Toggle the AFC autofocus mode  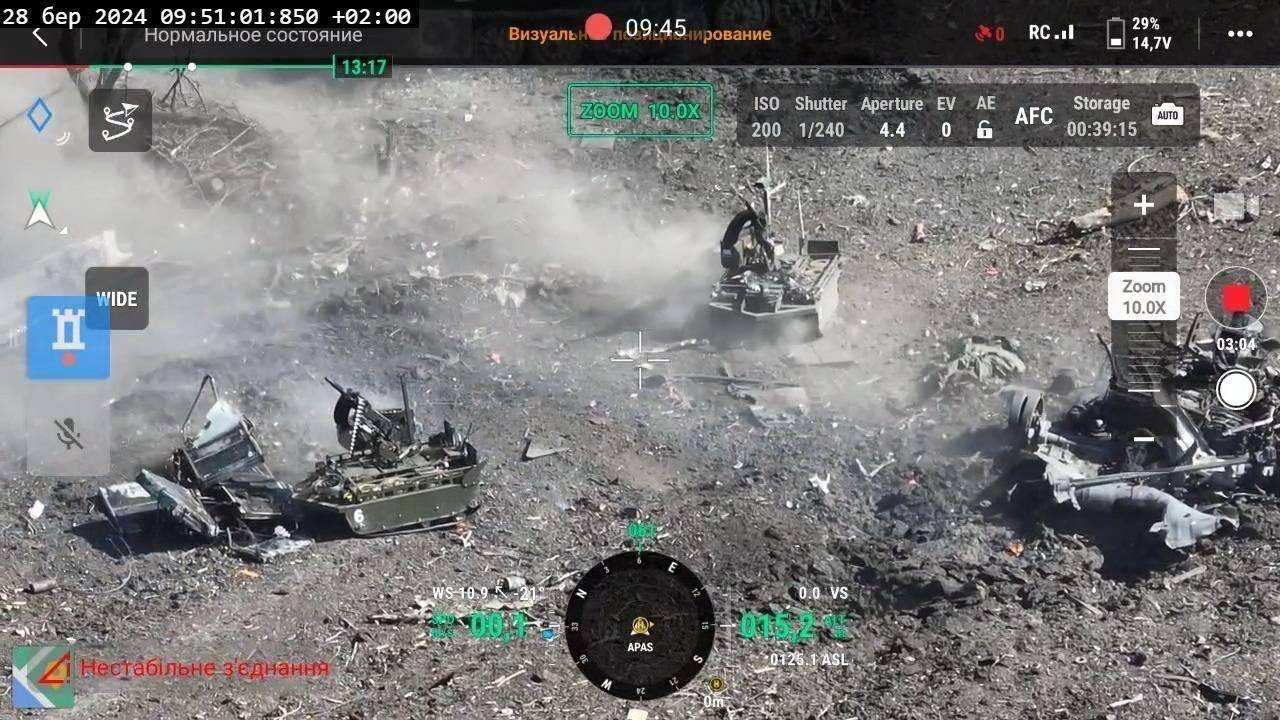click(1033, 116)
